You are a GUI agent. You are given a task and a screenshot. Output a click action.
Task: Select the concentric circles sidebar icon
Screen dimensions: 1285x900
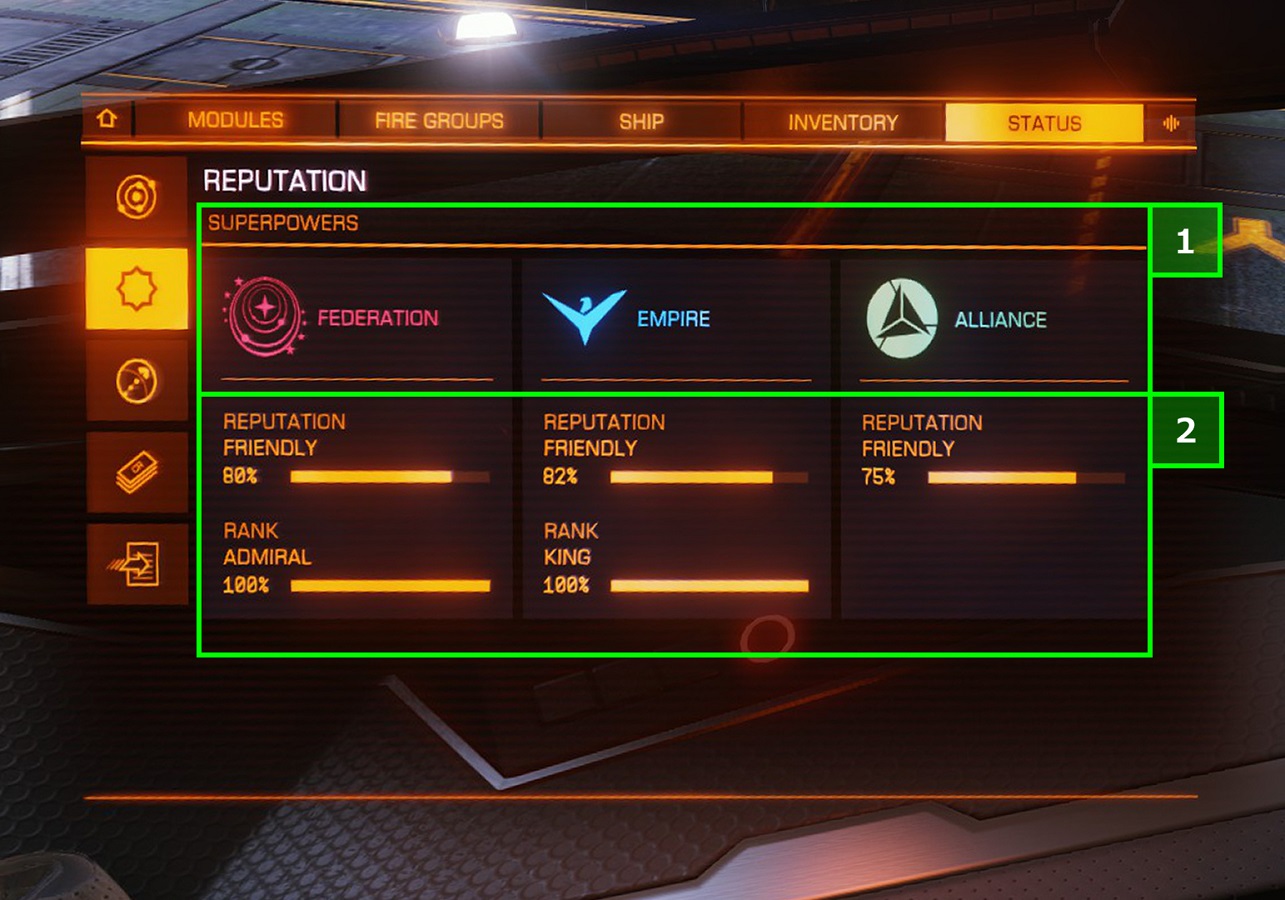point(137,197)
